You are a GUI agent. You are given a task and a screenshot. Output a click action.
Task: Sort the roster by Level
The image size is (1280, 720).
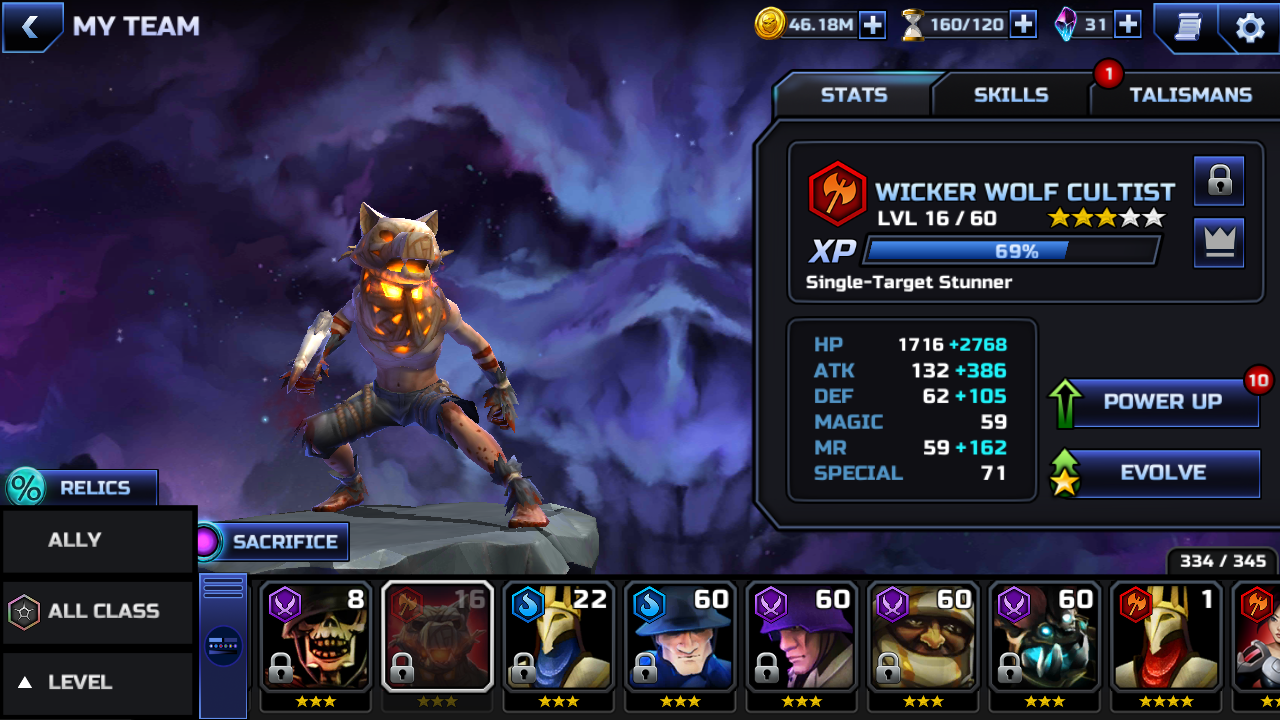pos(98,682)
